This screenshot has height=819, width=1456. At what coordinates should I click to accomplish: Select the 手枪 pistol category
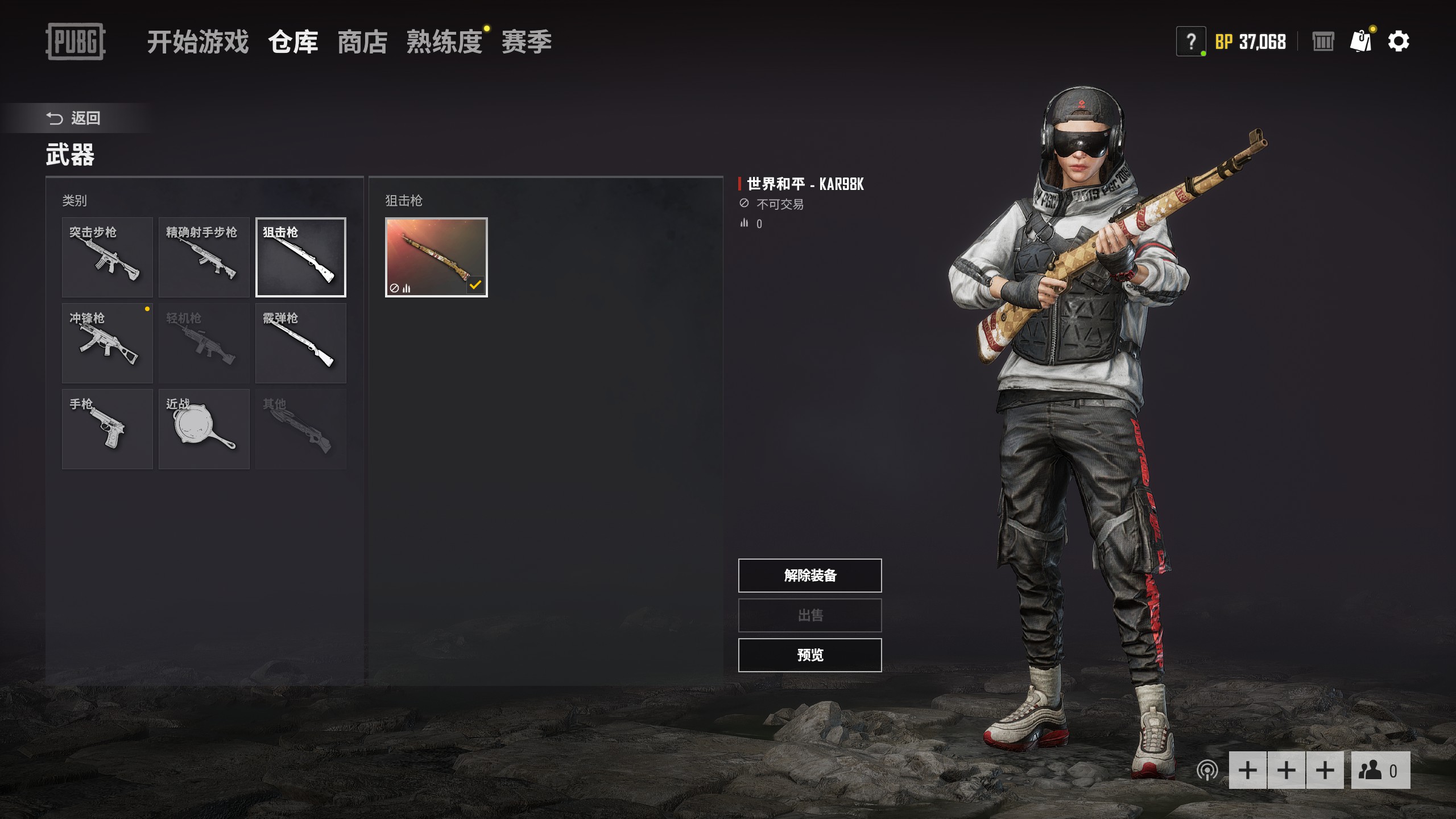pyautogui.click(x=107, y=429)
